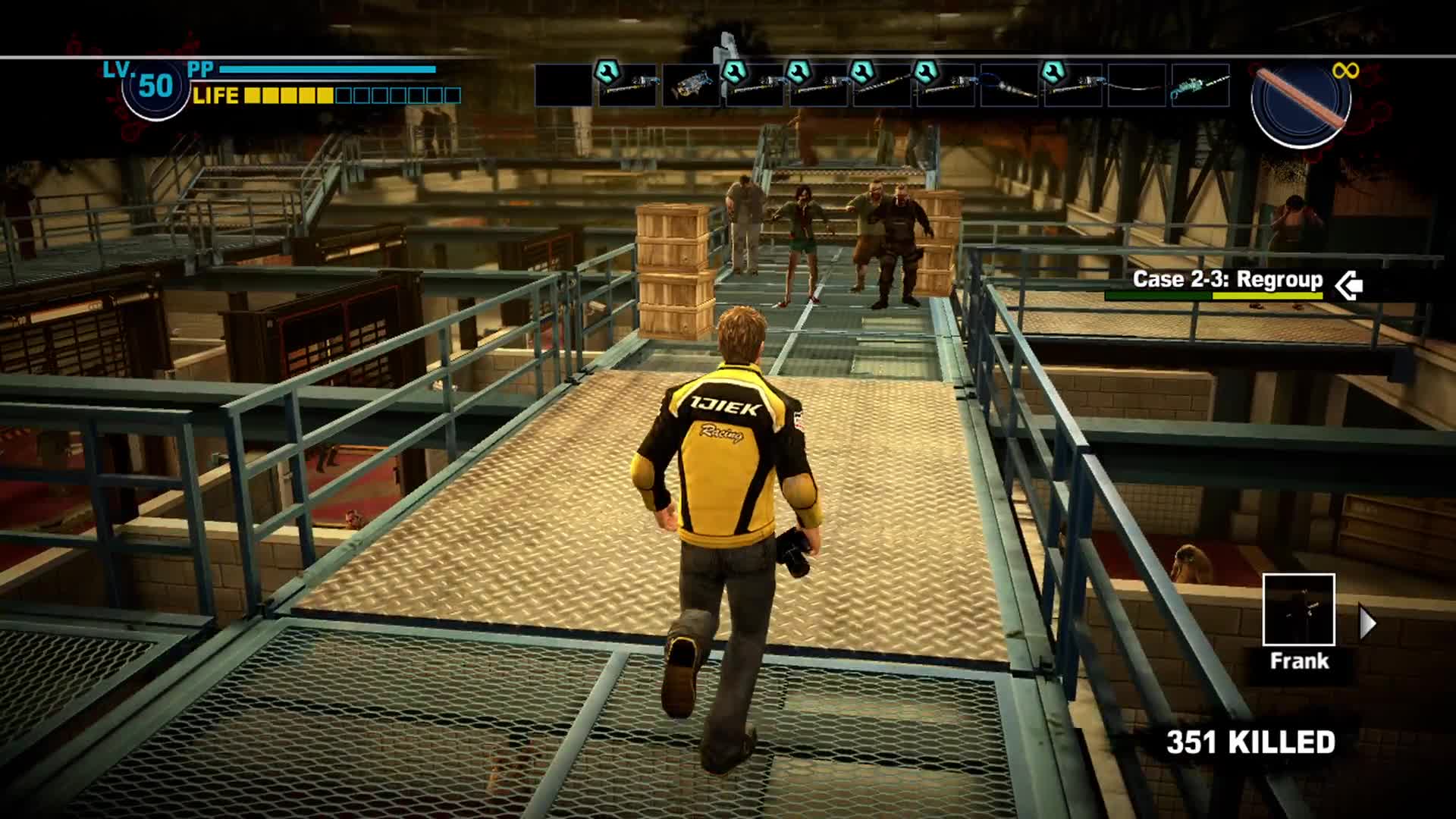Pick the teal weapon in the last slot
The image size is (1456, 819).
click(1200, 85)
